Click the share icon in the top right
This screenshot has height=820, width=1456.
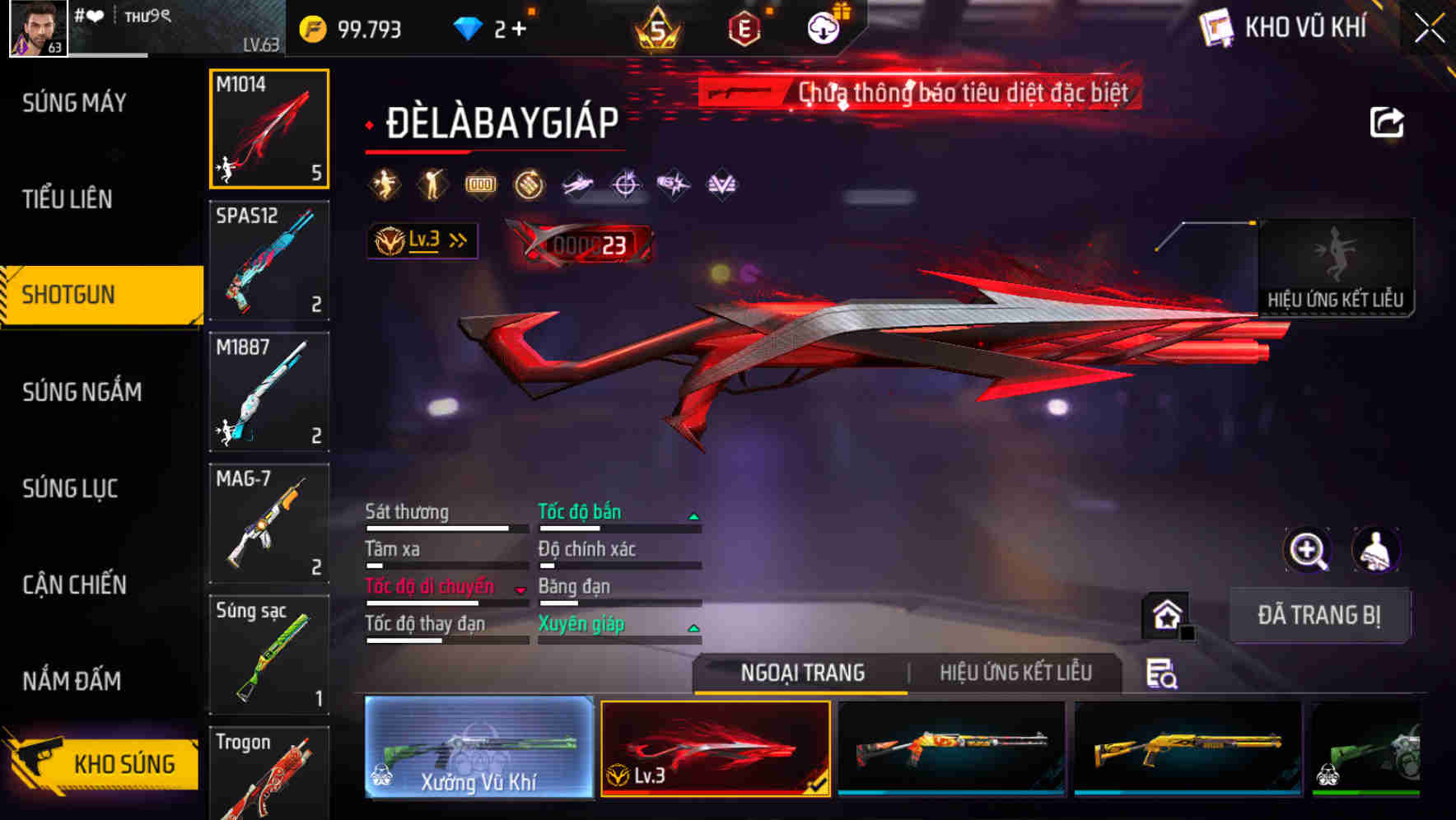pyautogui.click(x=1386, y=122)
